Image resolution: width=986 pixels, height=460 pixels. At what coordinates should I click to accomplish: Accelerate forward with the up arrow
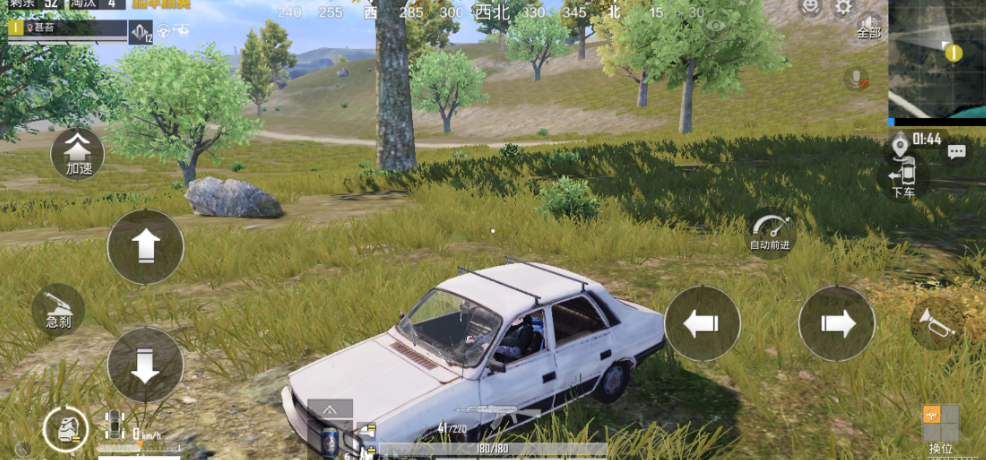(145, 246)
